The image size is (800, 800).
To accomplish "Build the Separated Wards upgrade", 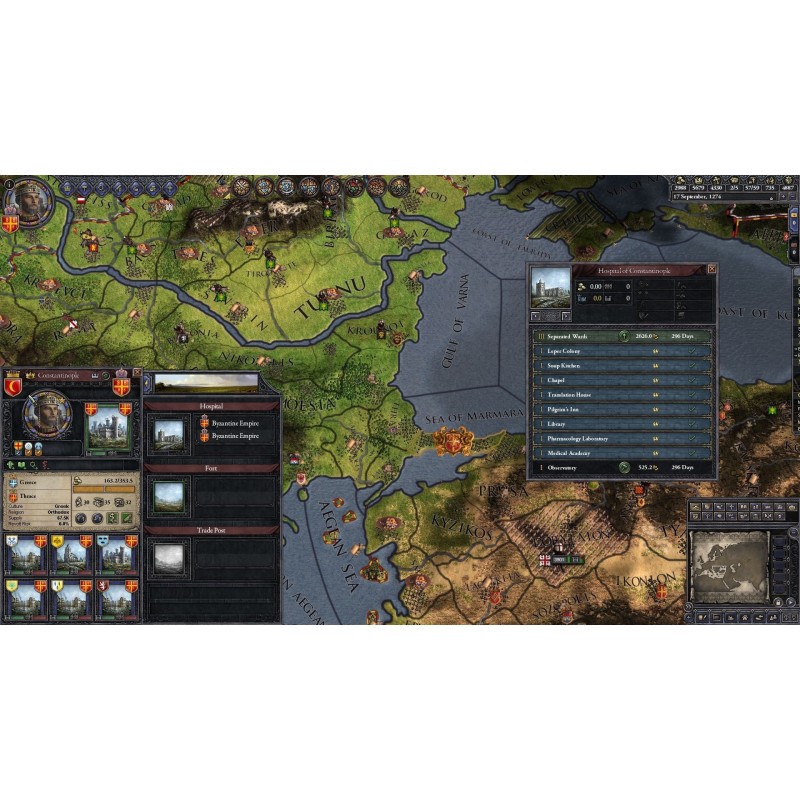I will click(623, 337).
